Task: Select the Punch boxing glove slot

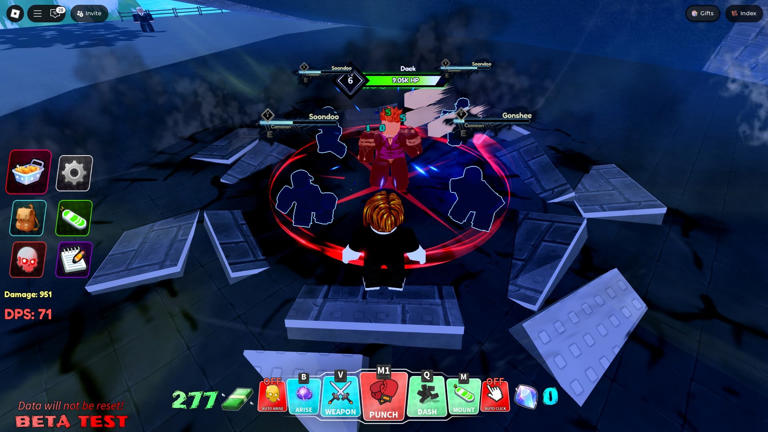Action: [383, 396]
